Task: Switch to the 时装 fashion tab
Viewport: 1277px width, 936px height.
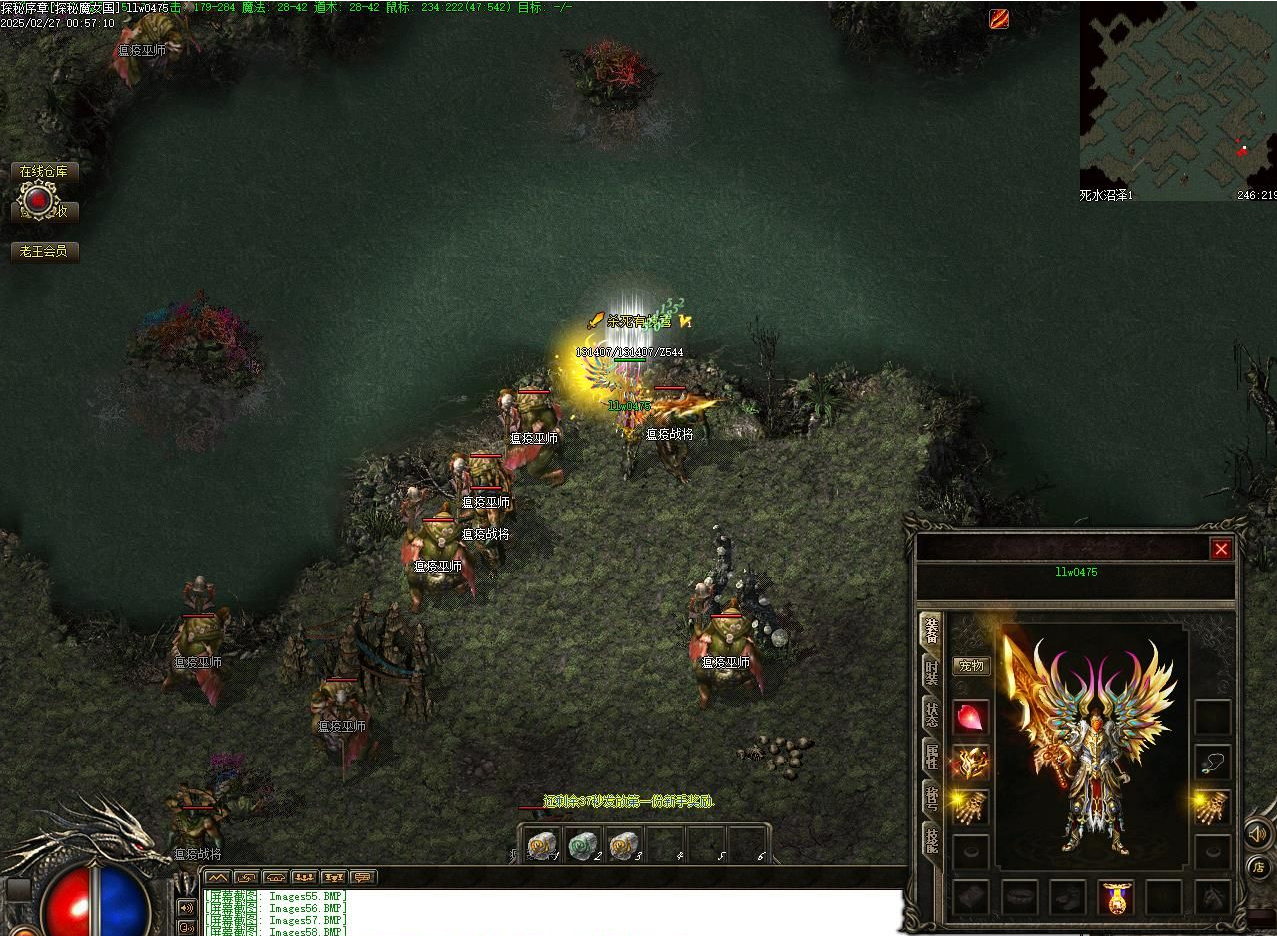Action: pos(931,672)
